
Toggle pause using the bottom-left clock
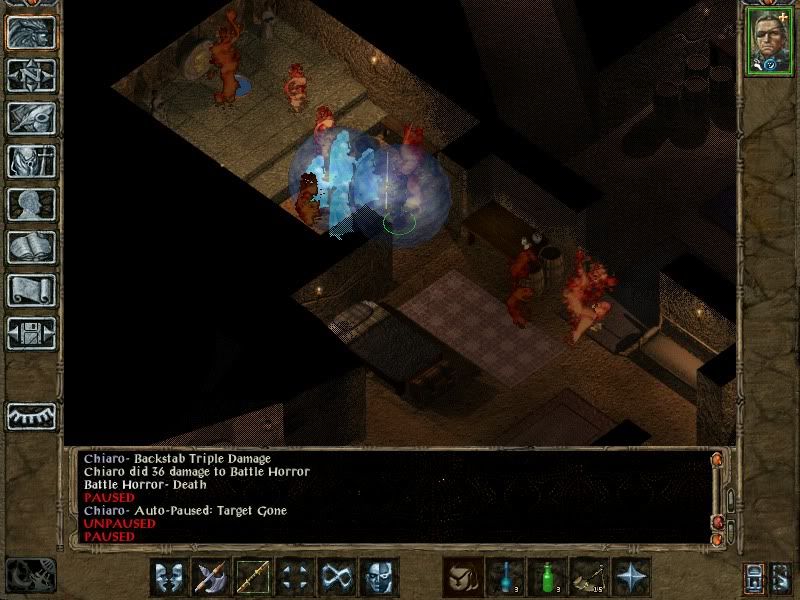(x=29, y=575)
